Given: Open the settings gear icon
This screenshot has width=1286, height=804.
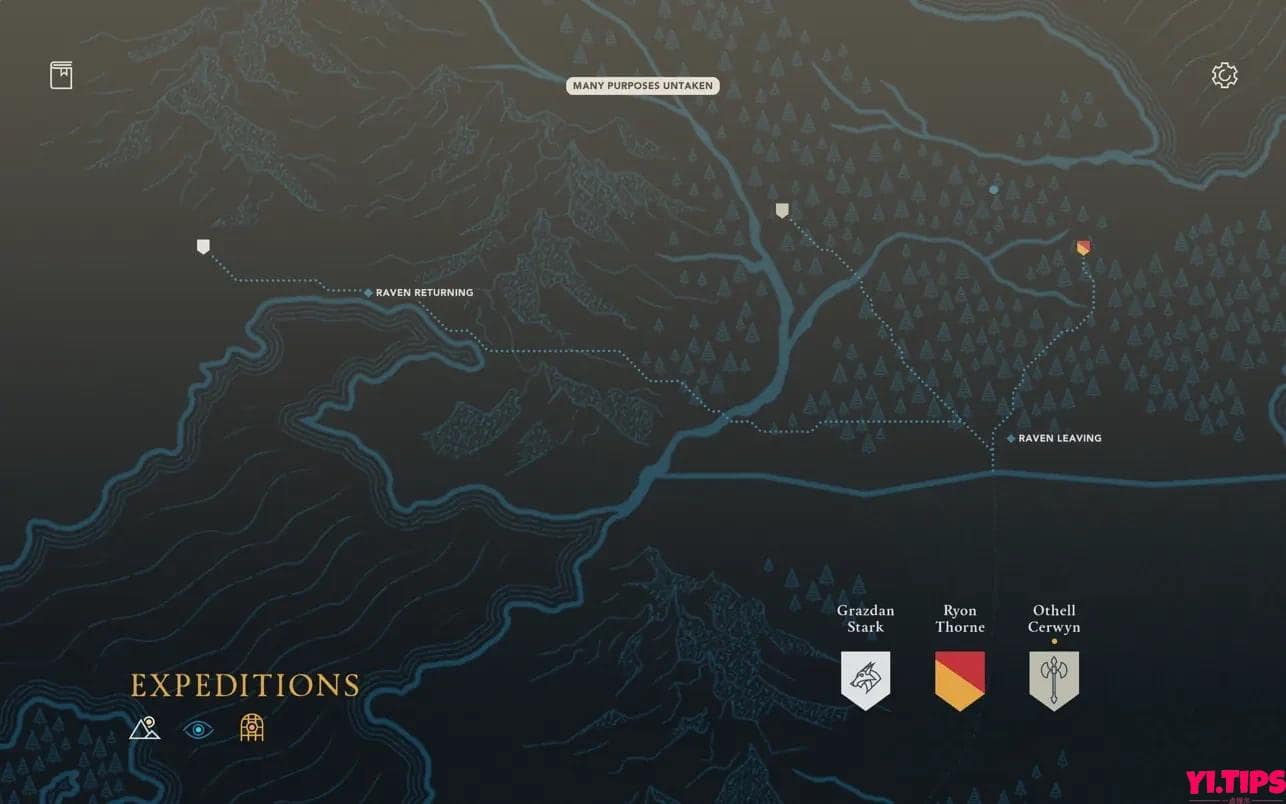Looking at the screenshot, I should 1224,74.
